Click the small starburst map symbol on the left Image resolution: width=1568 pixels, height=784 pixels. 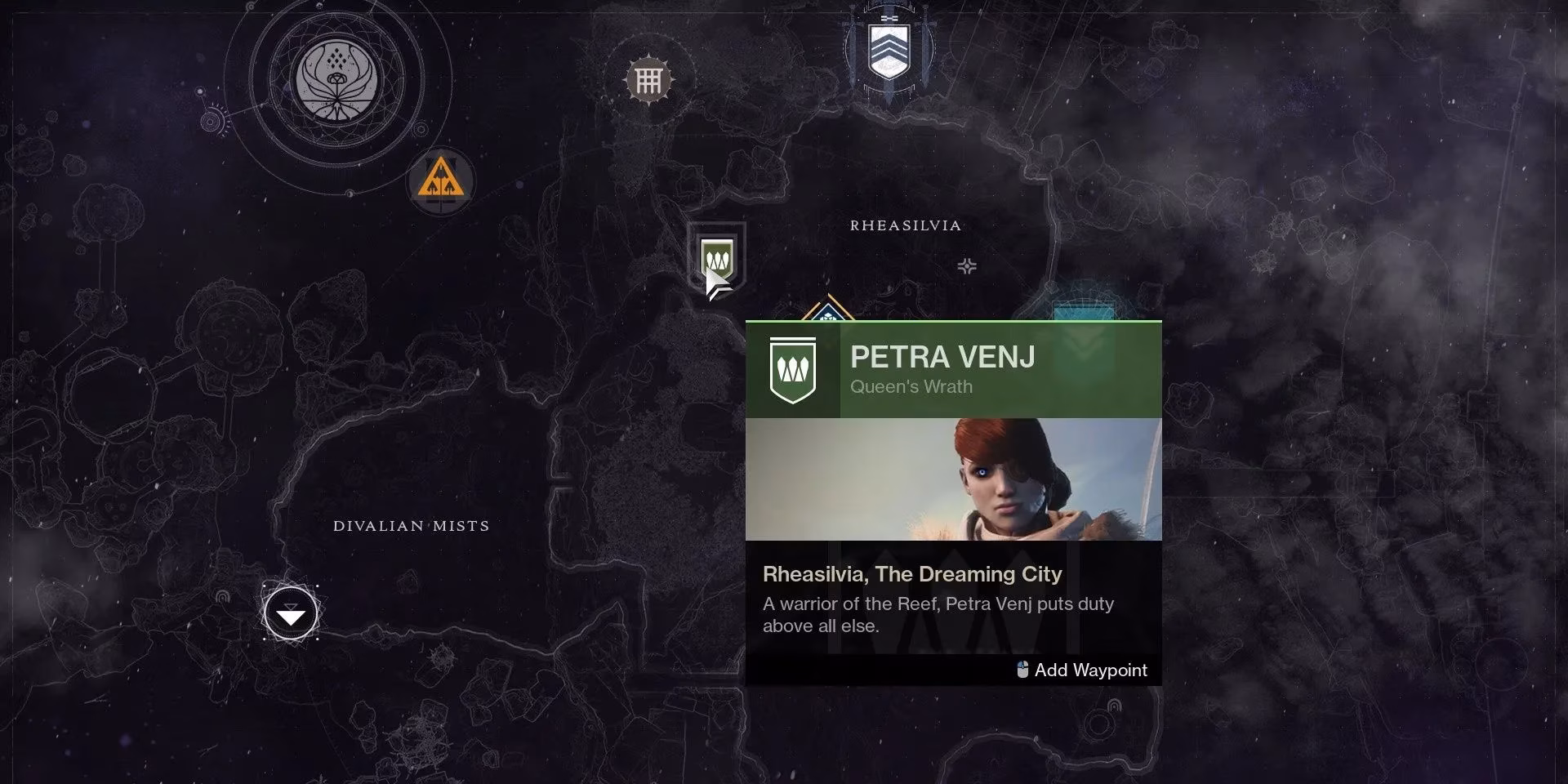click(214, 121)
